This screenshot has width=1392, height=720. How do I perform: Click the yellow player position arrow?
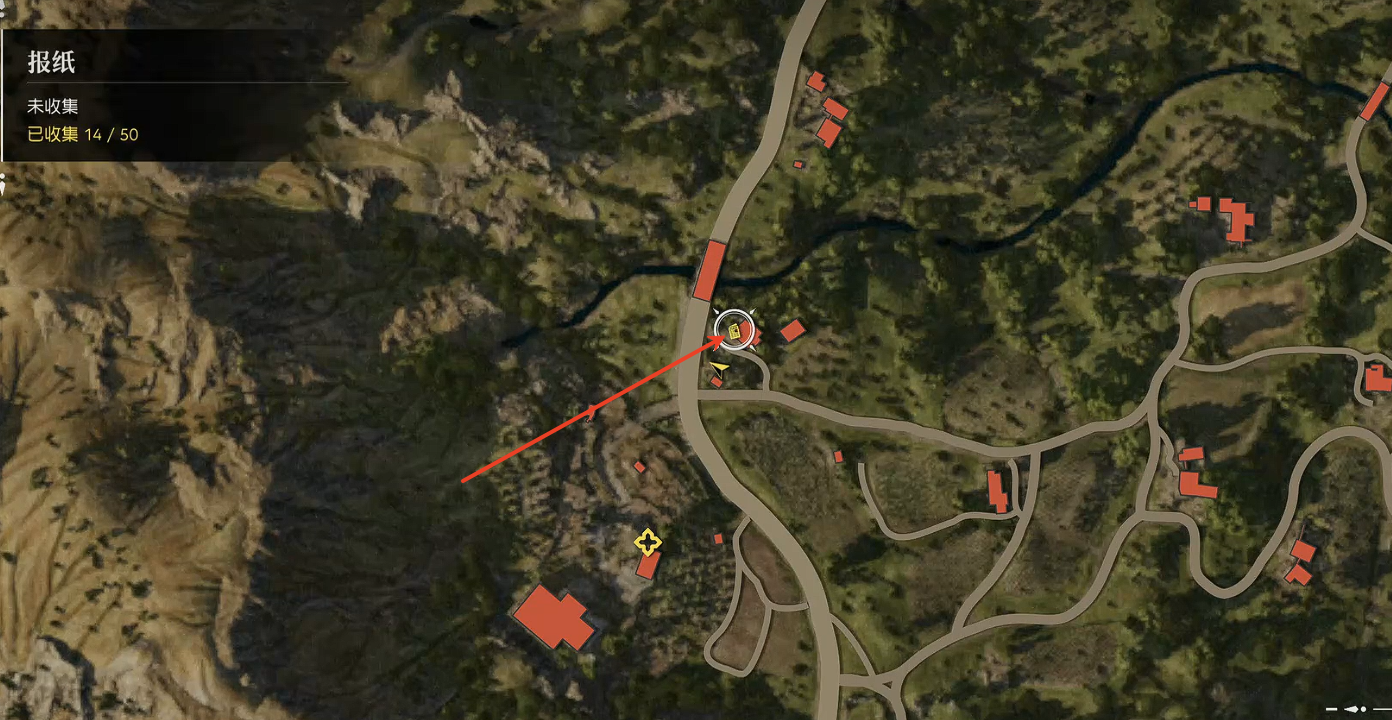coord(719,369)
